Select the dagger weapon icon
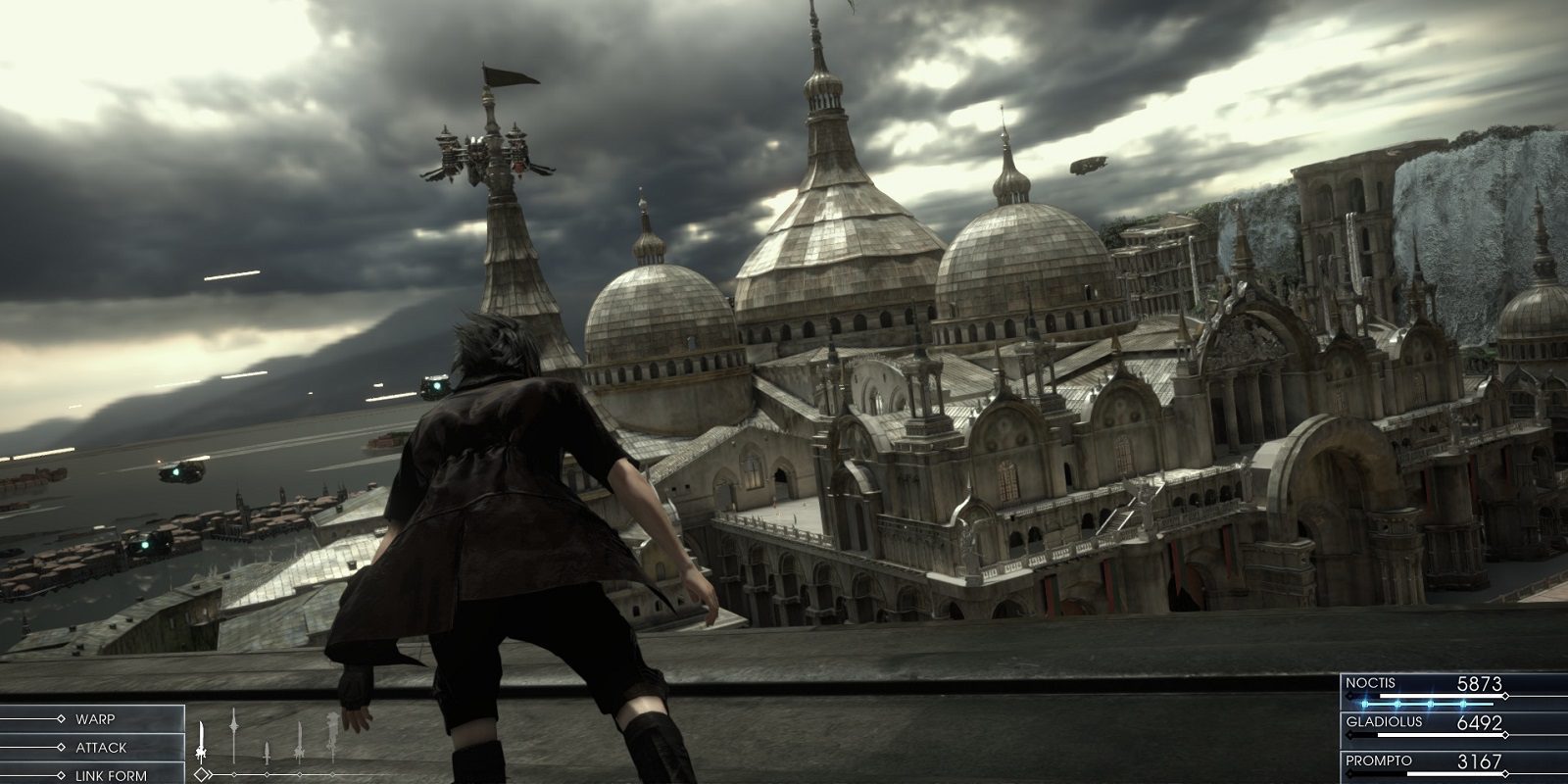Screen dimensions: 1568x784 (x=267, y=751)
